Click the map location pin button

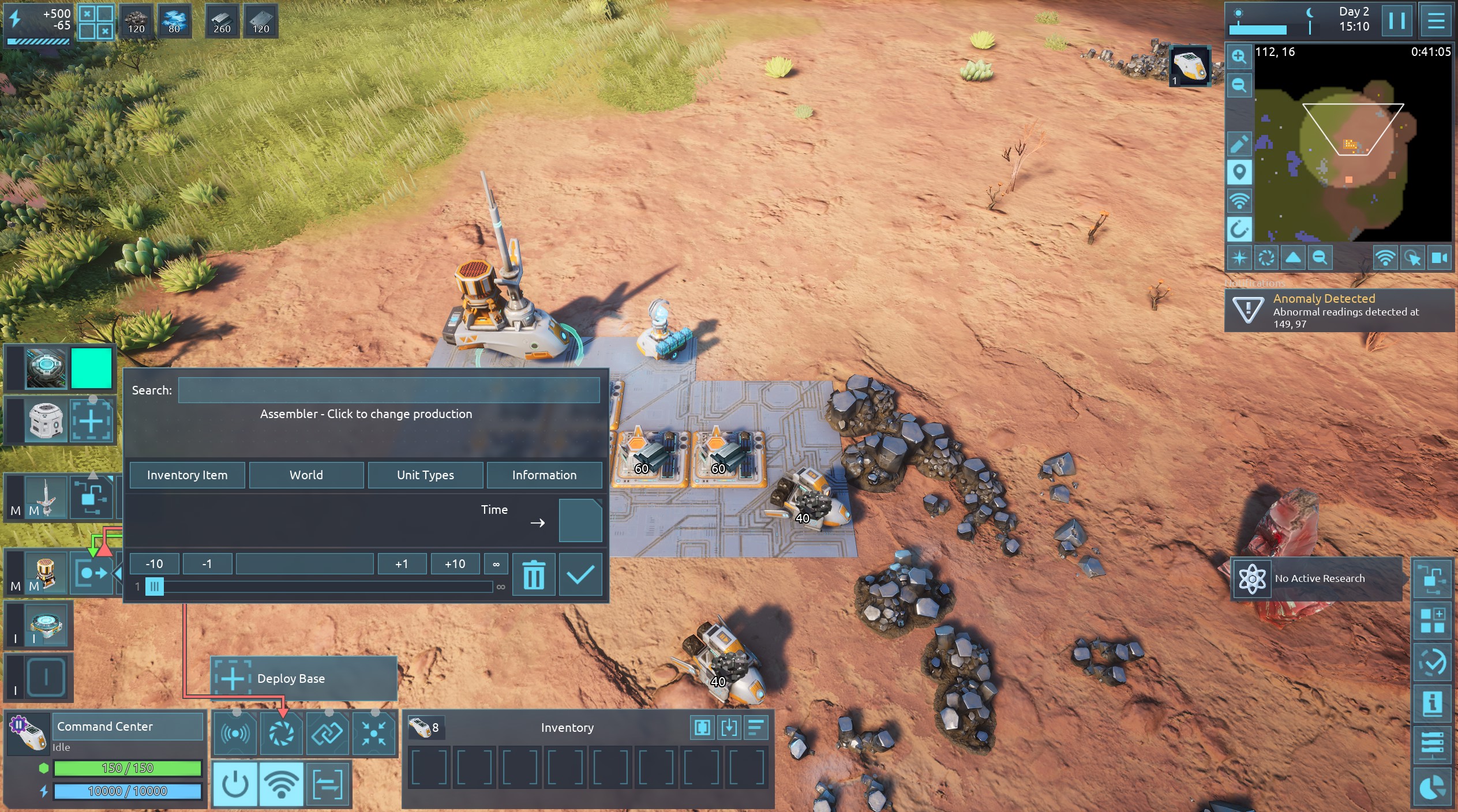pyautogui.click(x=1239, y=172)
